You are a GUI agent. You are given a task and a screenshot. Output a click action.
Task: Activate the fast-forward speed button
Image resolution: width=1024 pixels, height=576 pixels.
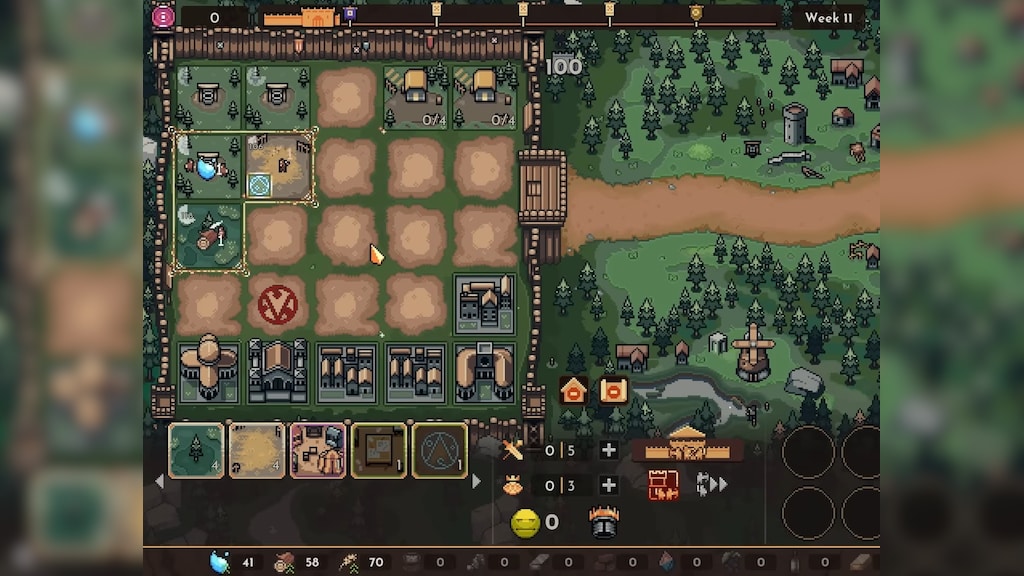click(711, 485)
